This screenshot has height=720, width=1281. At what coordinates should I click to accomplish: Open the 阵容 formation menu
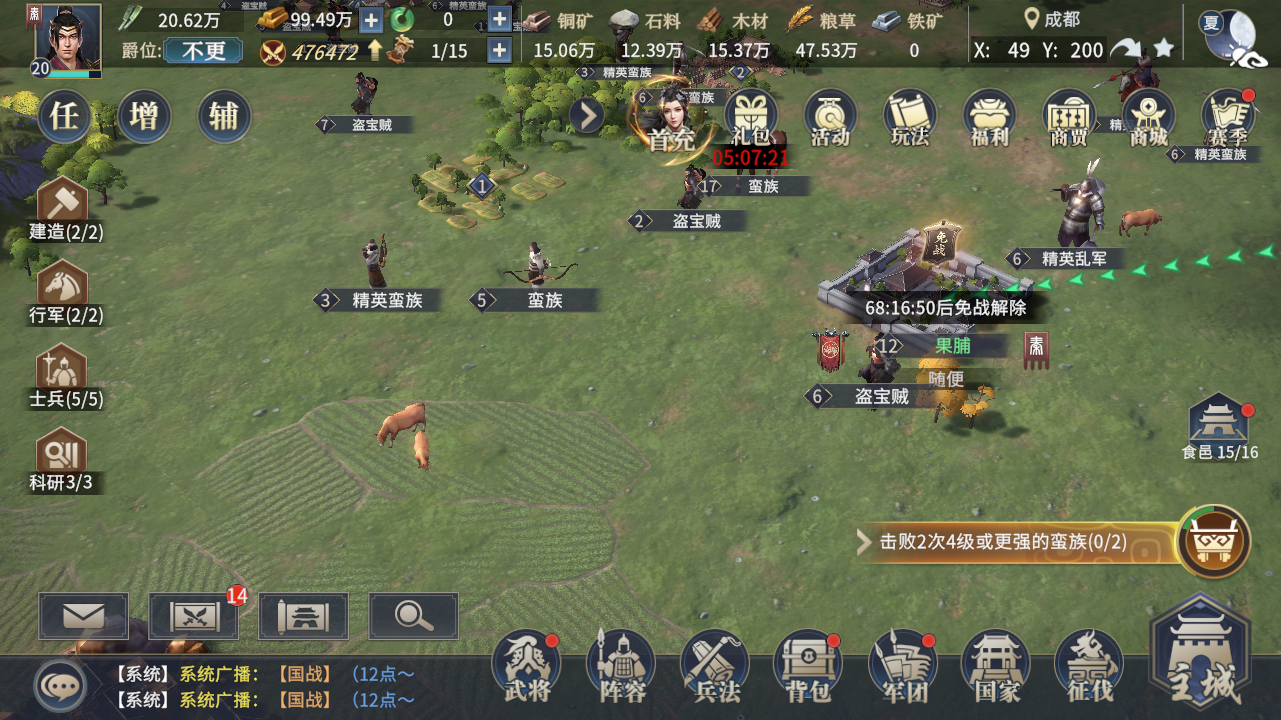[x=621, y=665]
